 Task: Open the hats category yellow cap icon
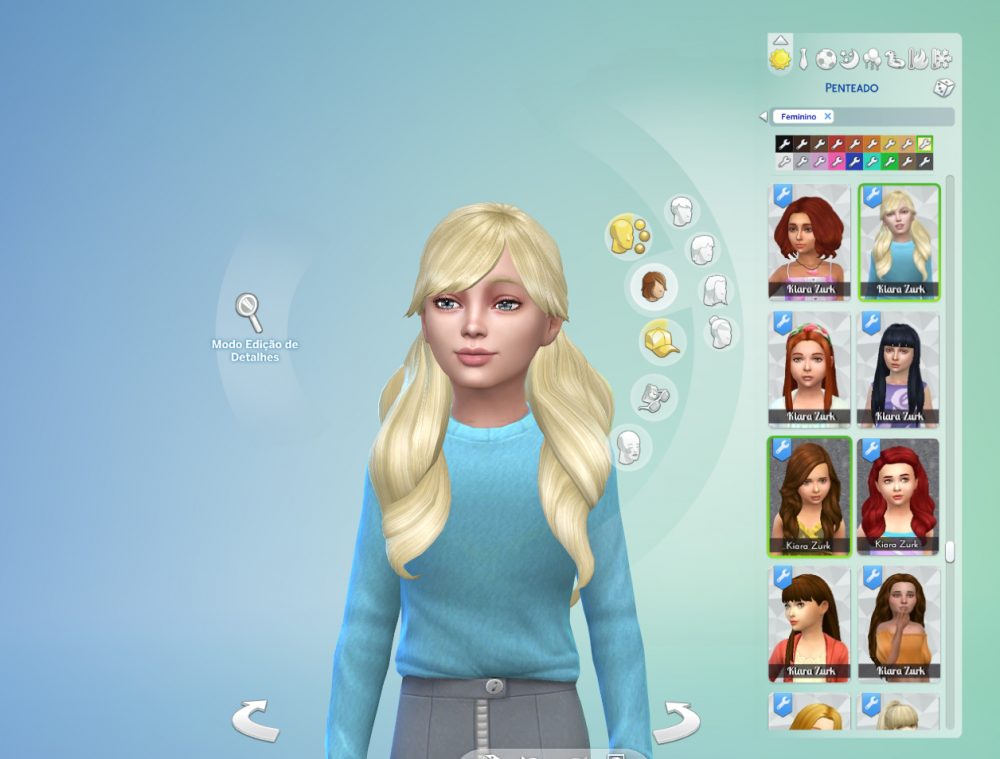click(661, 341)
